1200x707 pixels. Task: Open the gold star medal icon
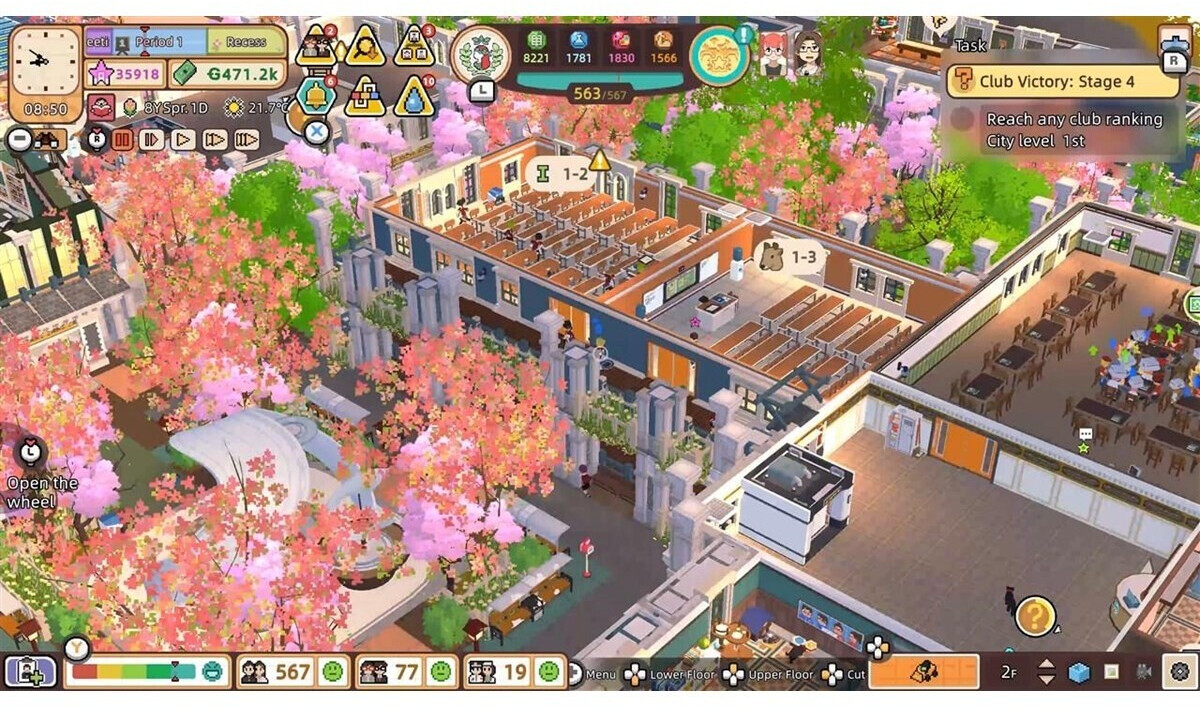(719, 55)
